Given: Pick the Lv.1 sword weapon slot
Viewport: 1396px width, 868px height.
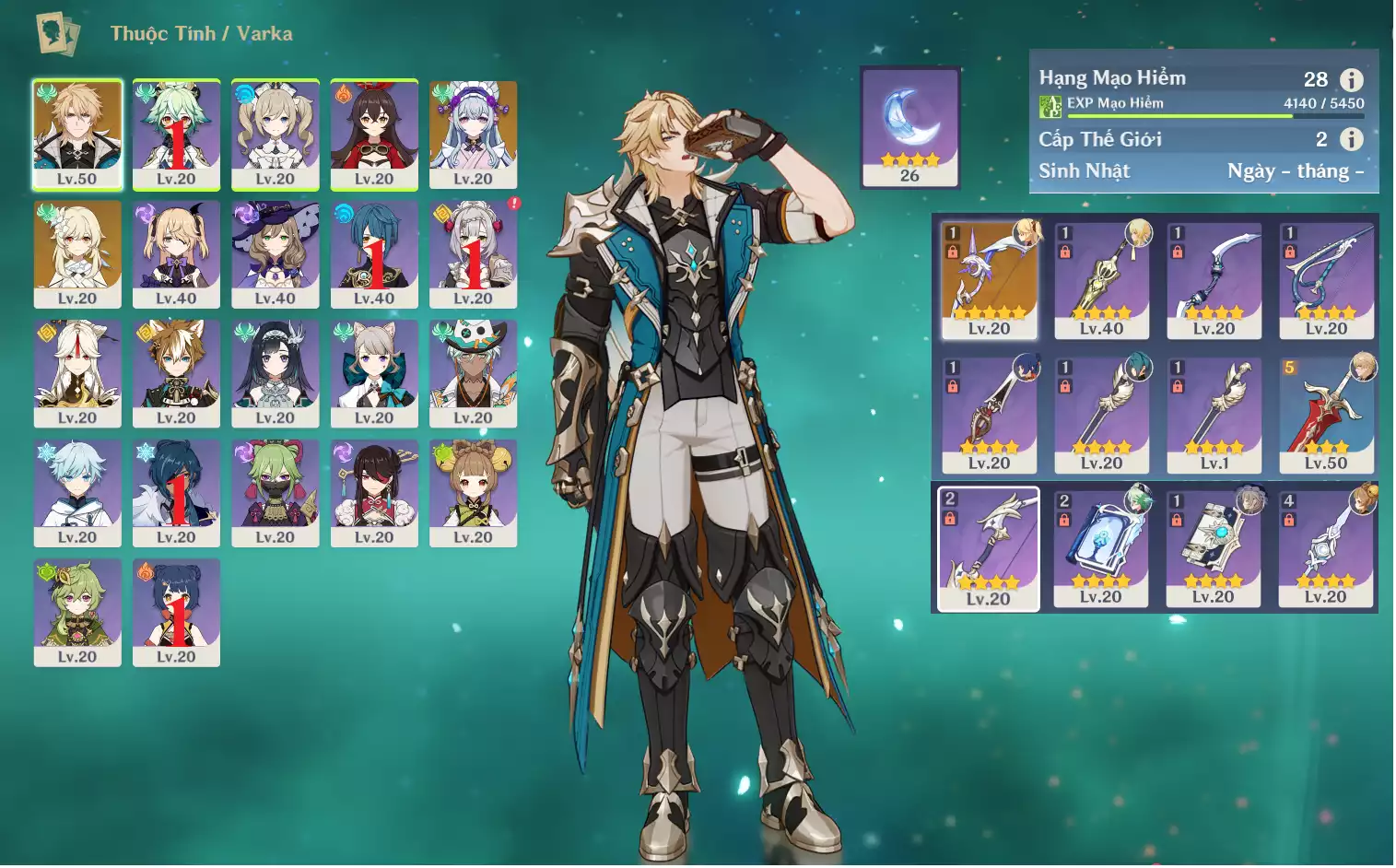Looking at the screenshot, I should tap(1214, 415).
